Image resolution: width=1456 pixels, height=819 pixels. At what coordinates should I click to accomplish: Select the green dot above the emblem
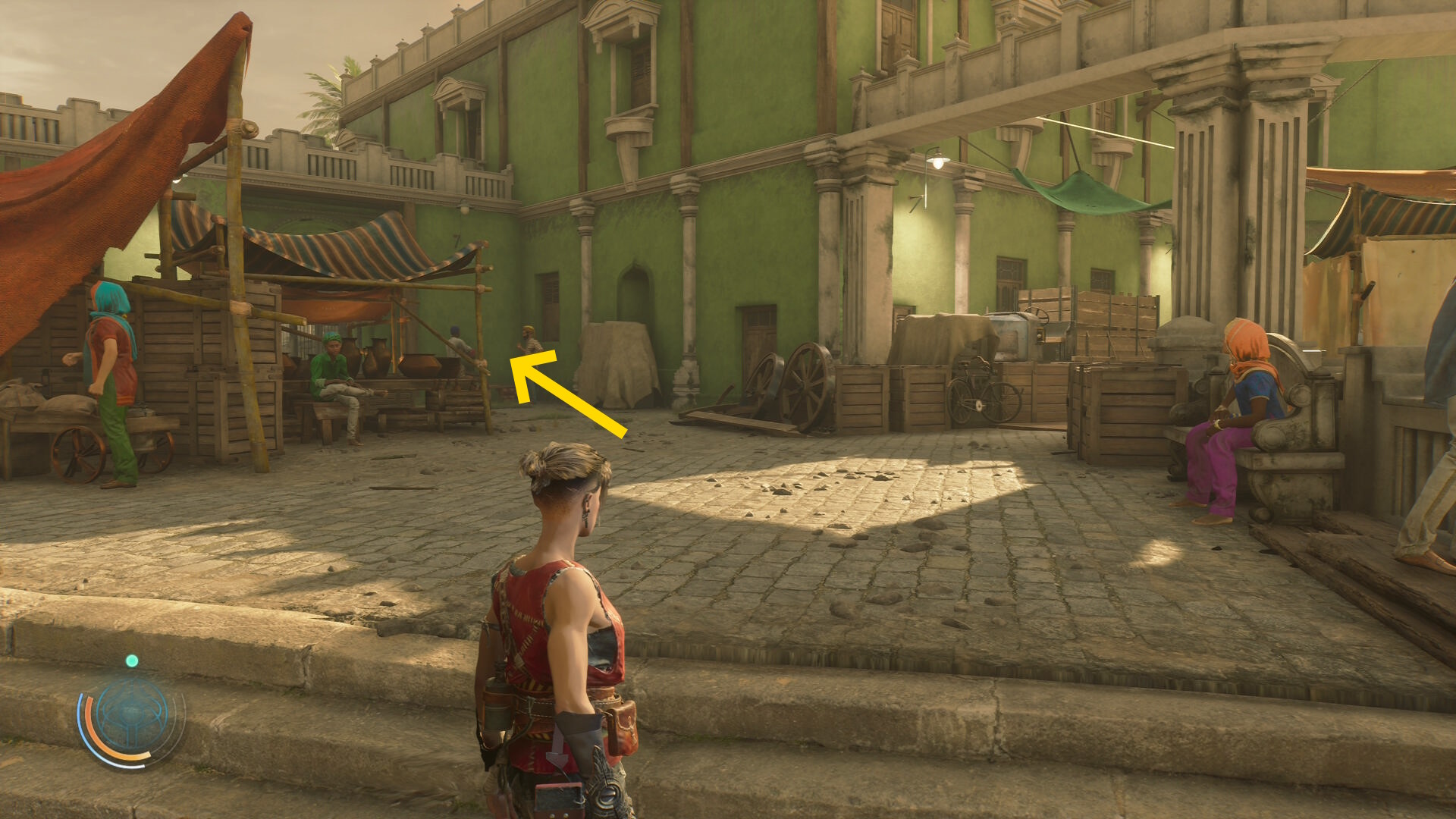coord(132,661)
